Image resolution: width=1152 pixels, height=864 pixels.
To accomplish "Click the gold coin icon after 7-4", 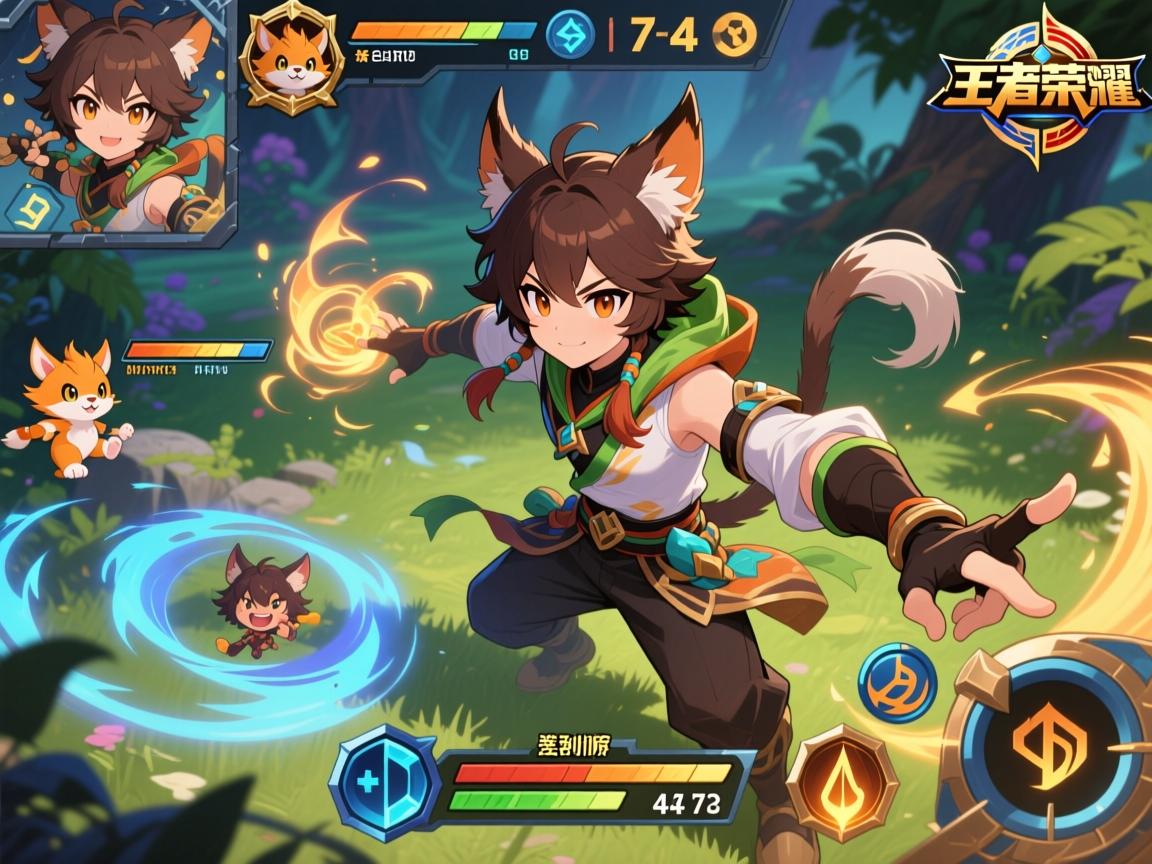I will (734, 34).
